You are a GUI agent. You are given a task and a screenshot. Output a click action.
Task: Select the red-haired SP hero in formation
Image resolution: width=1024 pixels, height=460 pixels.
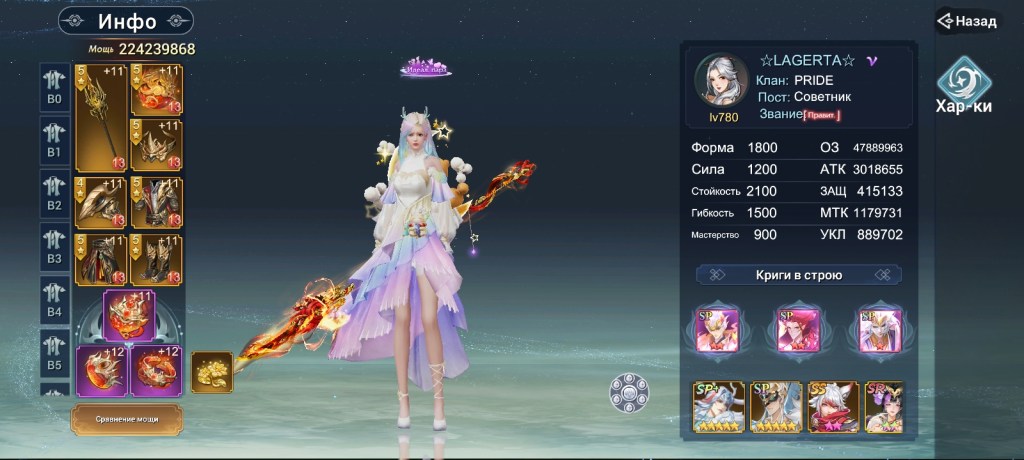pyautogui.click(x=798, y=331)
